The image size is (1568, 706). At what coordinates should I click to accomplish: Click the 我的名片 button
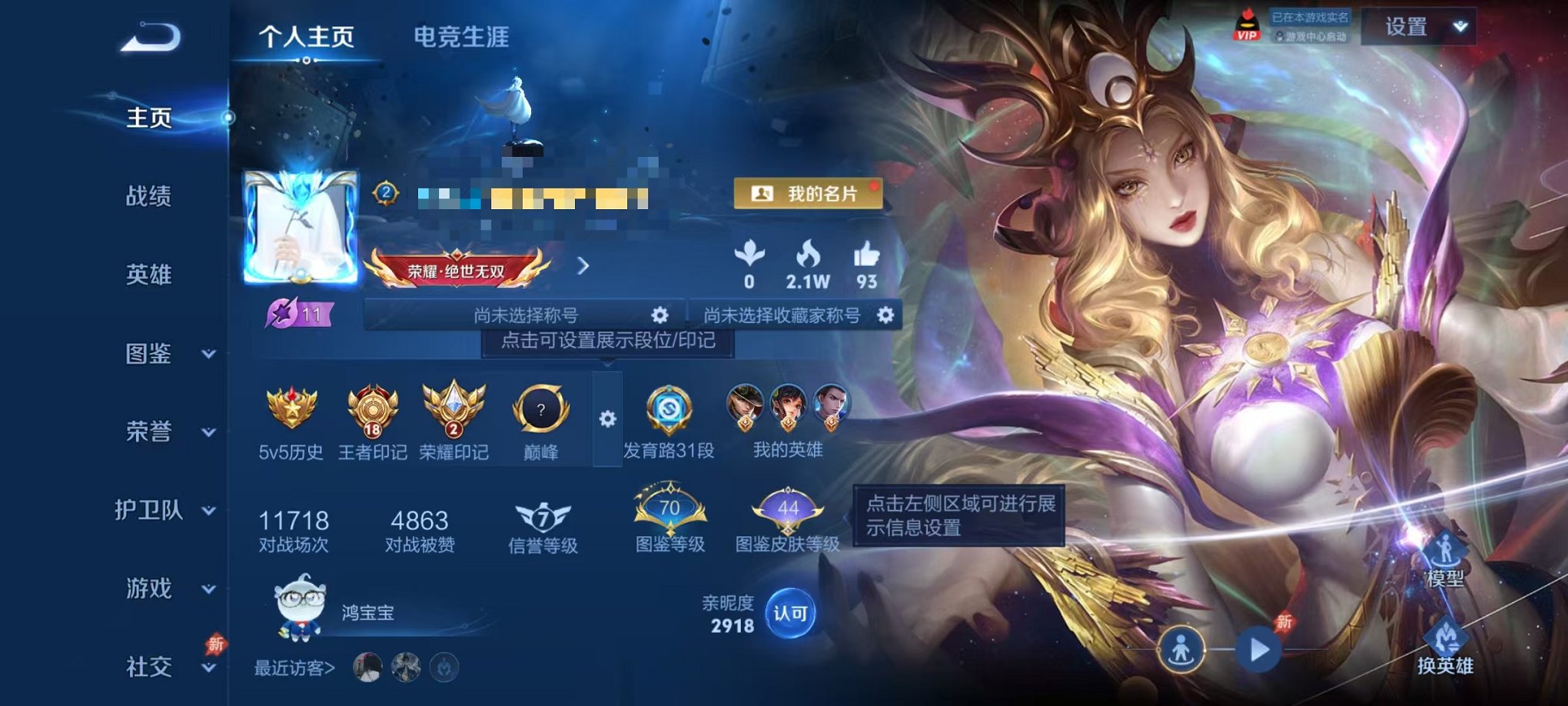coord(809,194)
